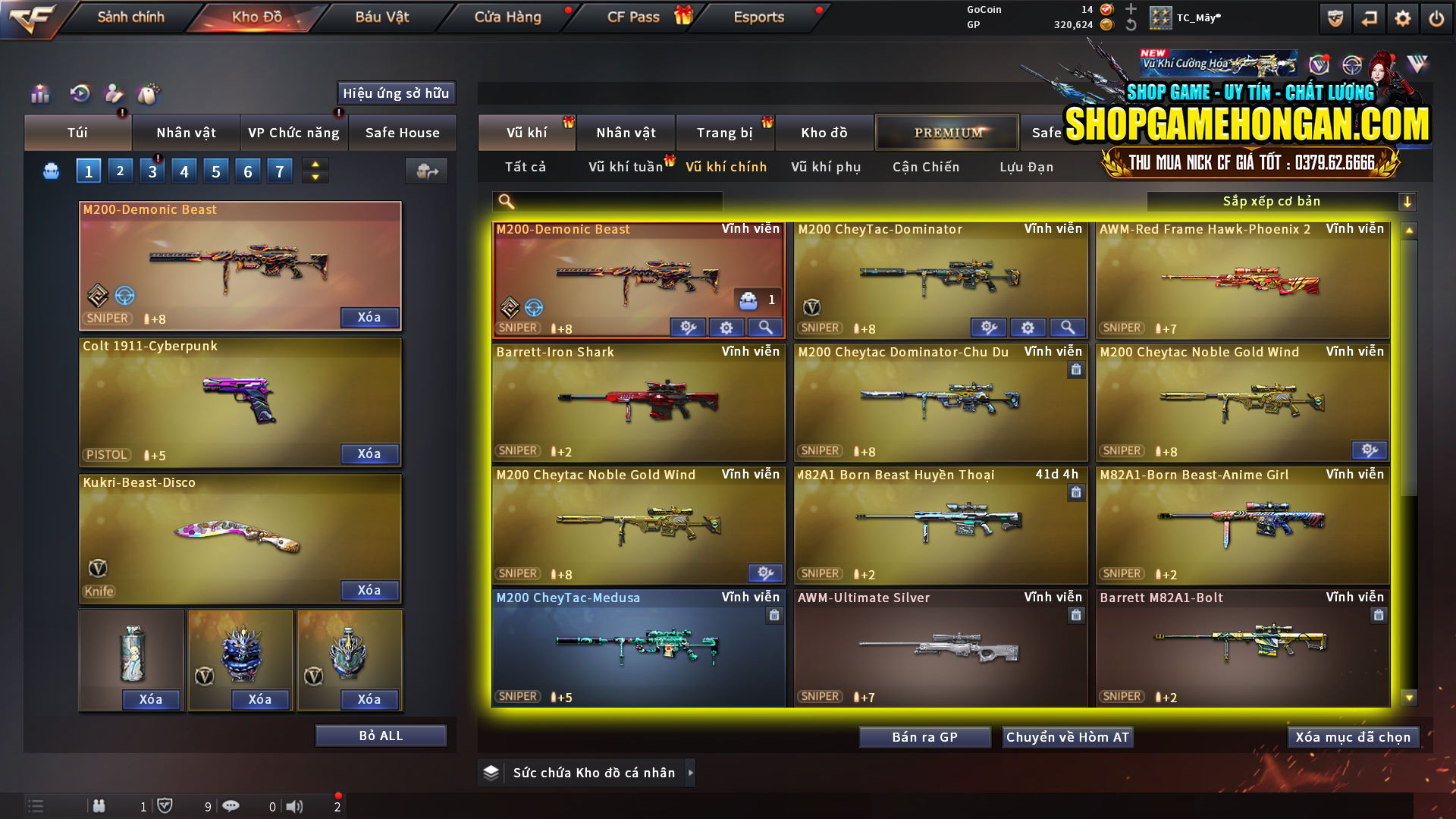Open gear options on the M200-Demonic Beast card

pyautogui.click(x=726, y=327)
